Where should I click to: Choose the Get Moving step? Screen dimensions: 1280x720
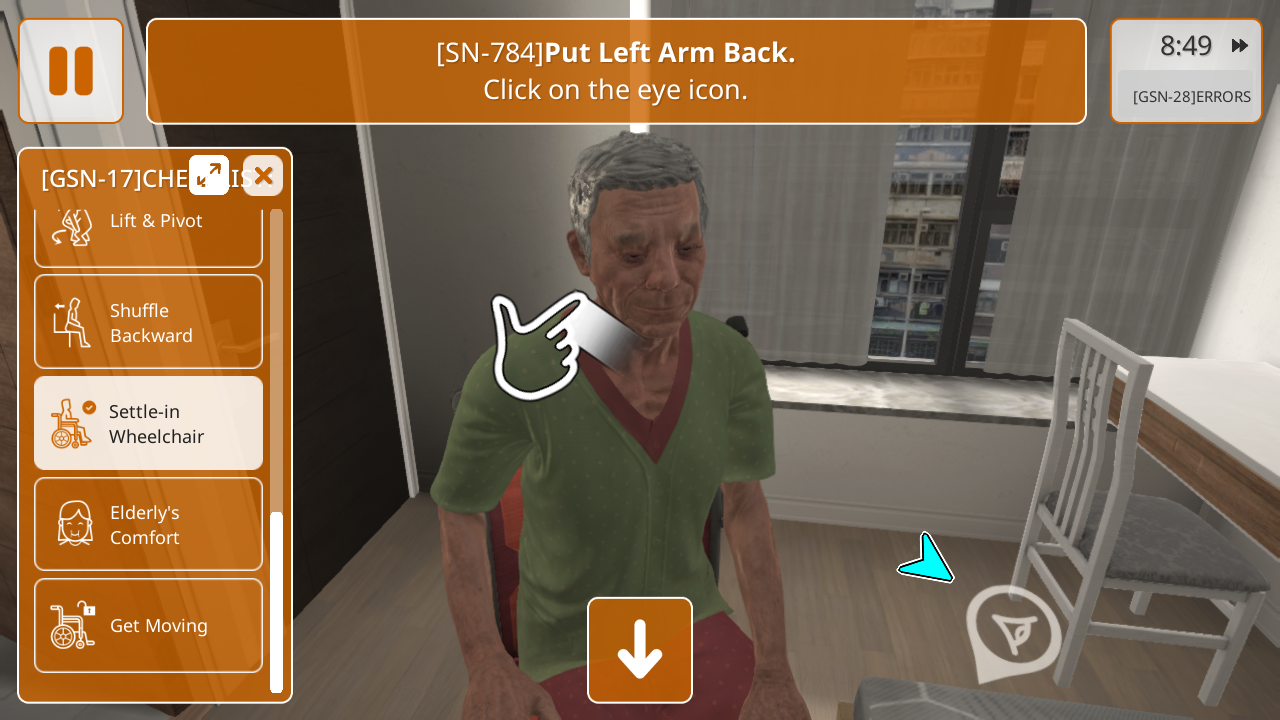(148, 625)
